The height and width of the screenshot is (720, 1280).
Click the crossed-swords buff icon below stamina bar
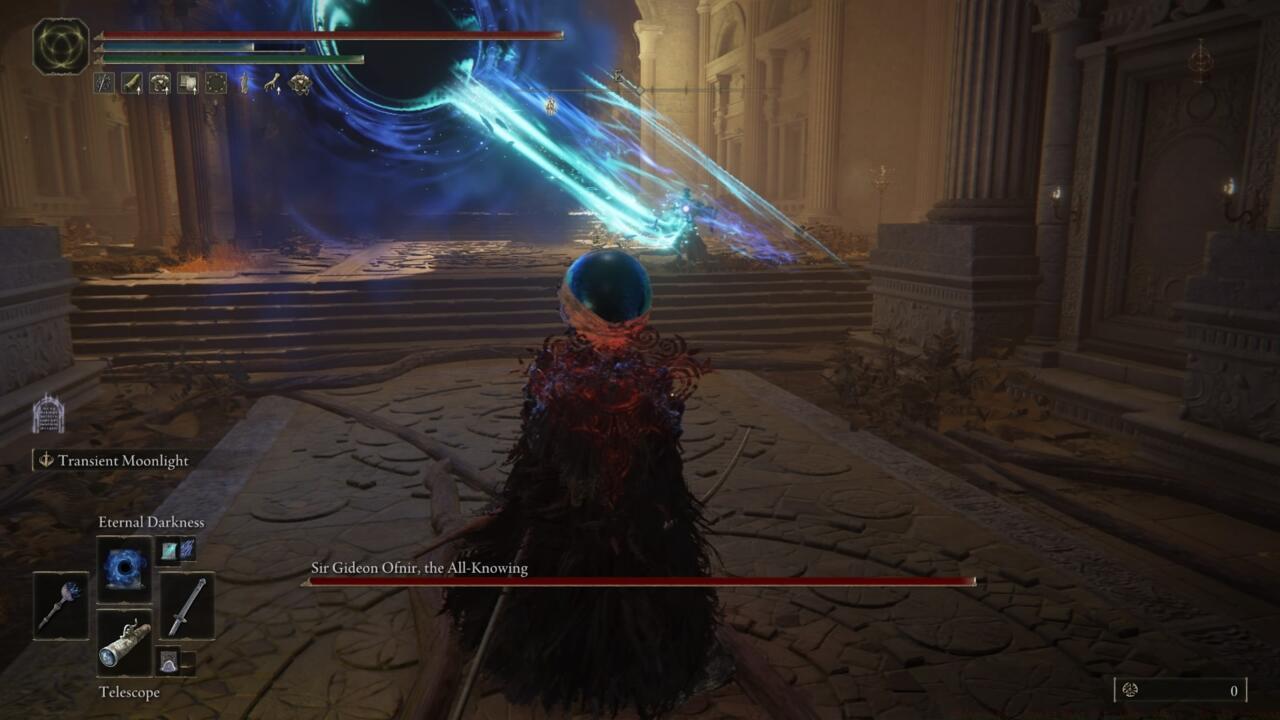(104, 83)
